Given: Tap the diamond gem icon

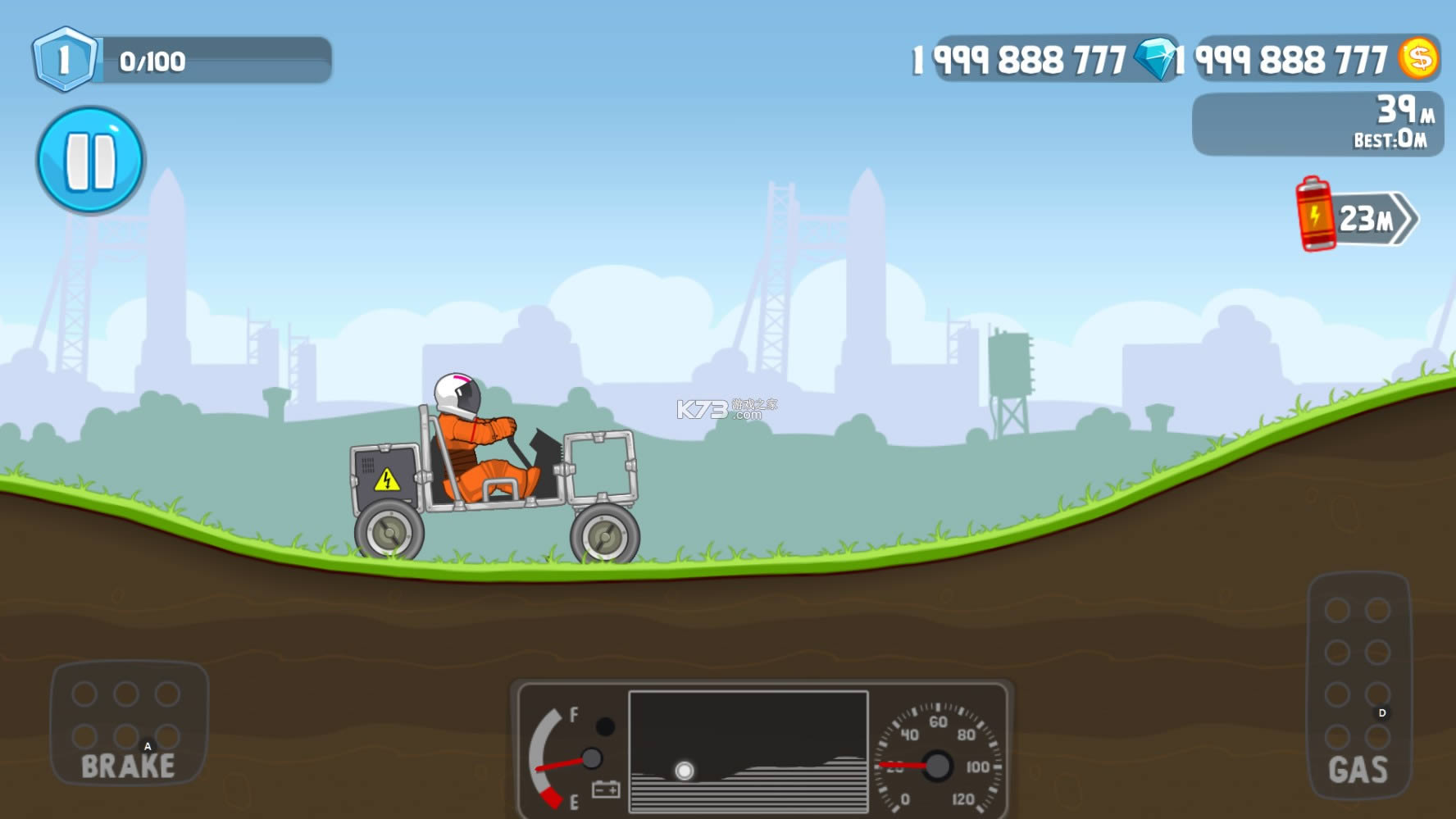Looking at the screenshot, I should (x=1156, y=58).
